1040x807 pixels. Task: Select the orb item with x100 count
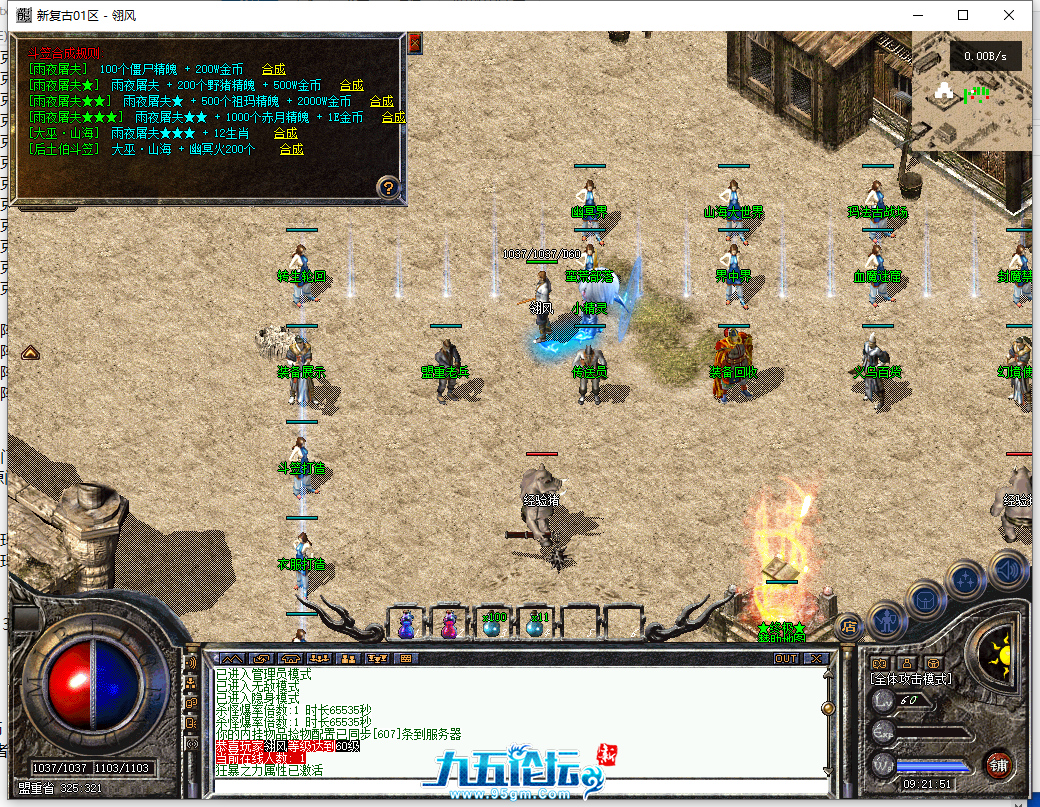493,623
